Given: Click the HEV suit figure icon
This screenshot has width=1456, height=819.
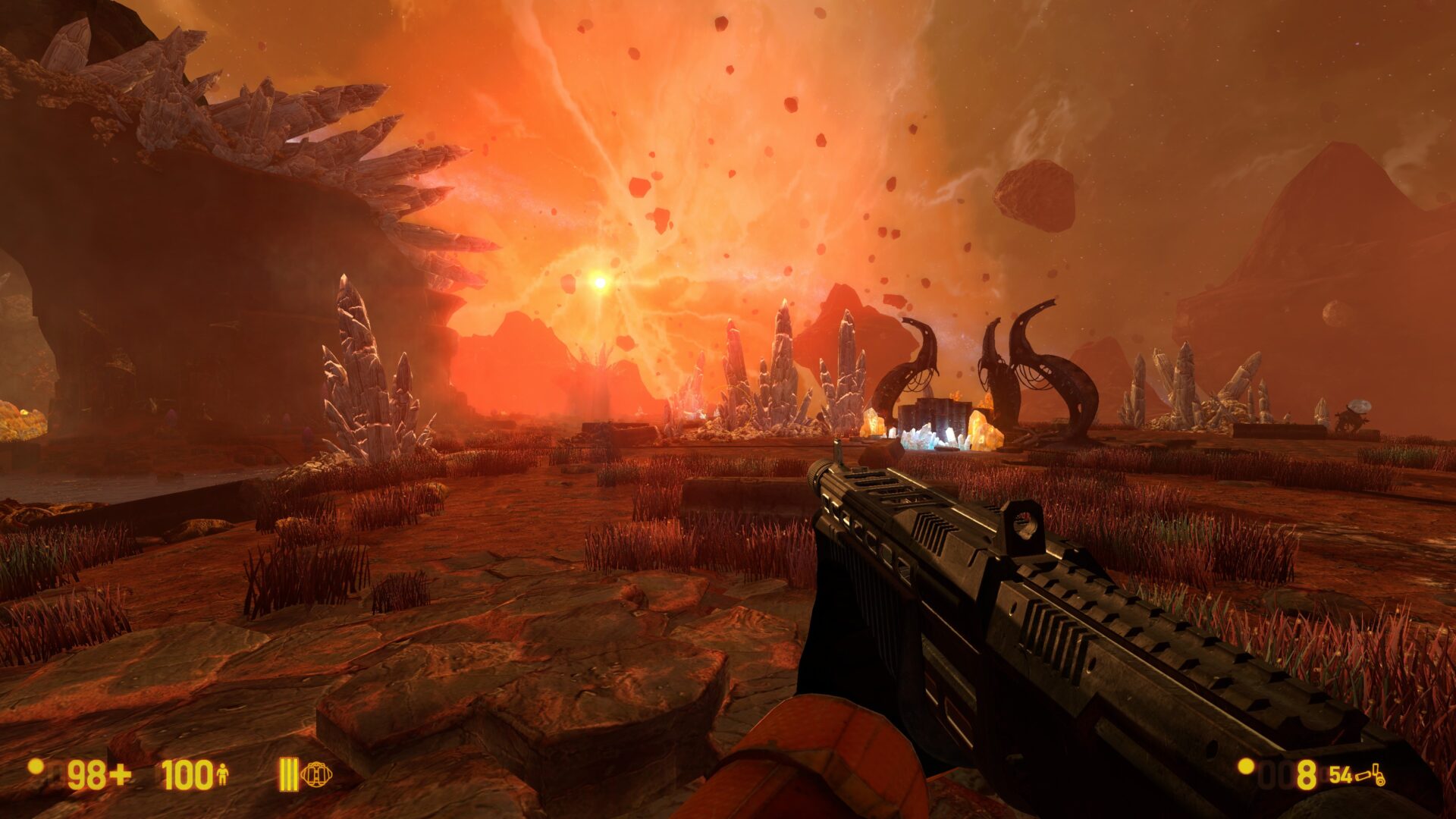Looking at the screenshot, I should tap(222, 775).
